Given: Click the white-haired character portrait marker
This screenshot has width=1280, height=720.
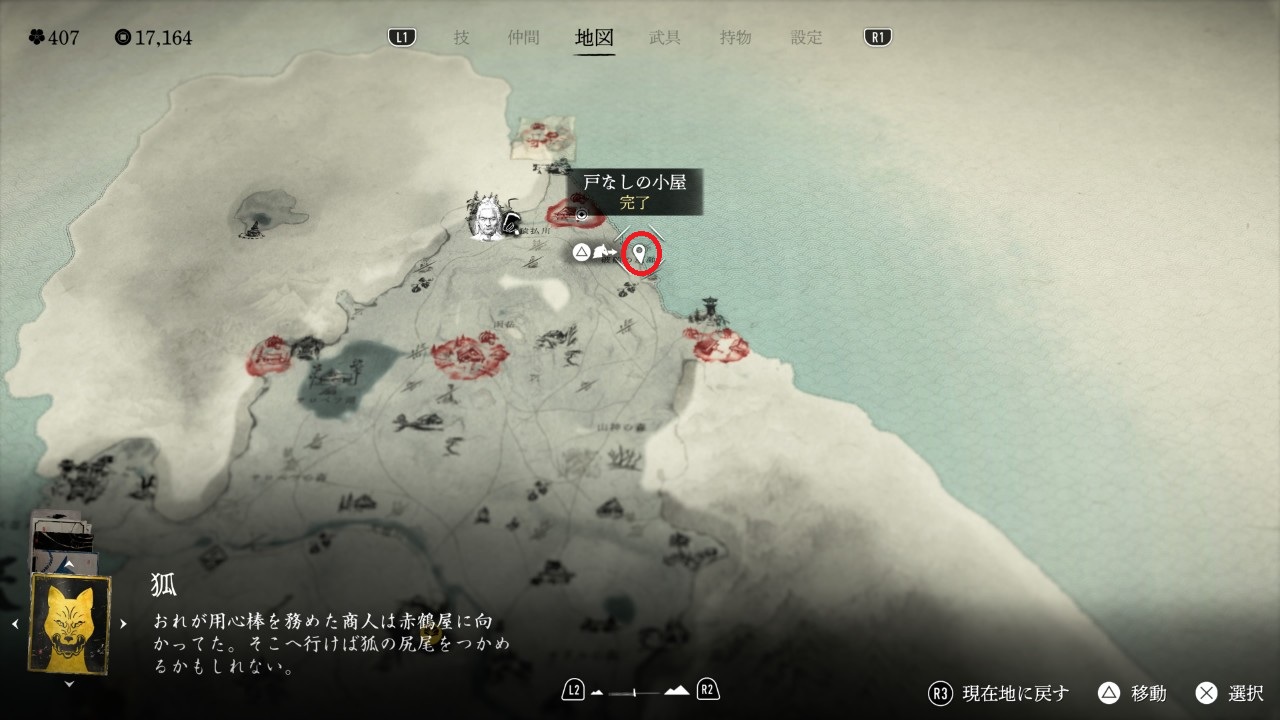Looking at the screenshot, I should (x=487, y=218).
